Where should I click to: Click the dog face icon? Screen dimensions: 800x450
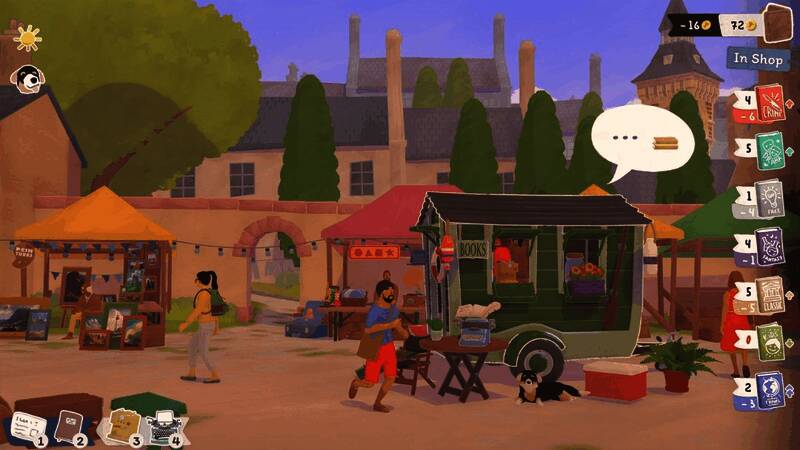click(x=25, y=77)
